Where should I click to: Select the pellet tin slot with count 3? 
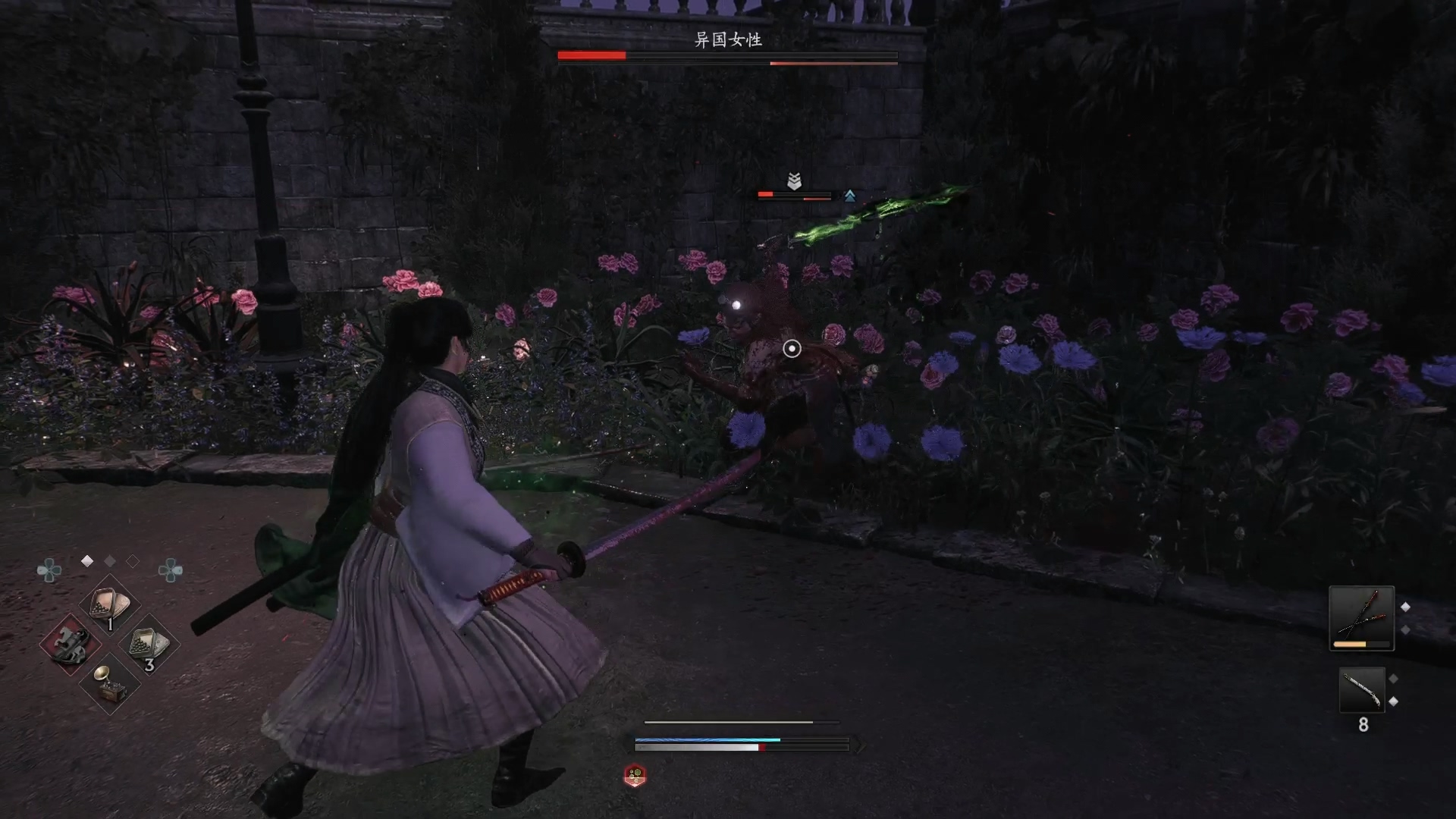pyautogui.click(x=149, y=645)
